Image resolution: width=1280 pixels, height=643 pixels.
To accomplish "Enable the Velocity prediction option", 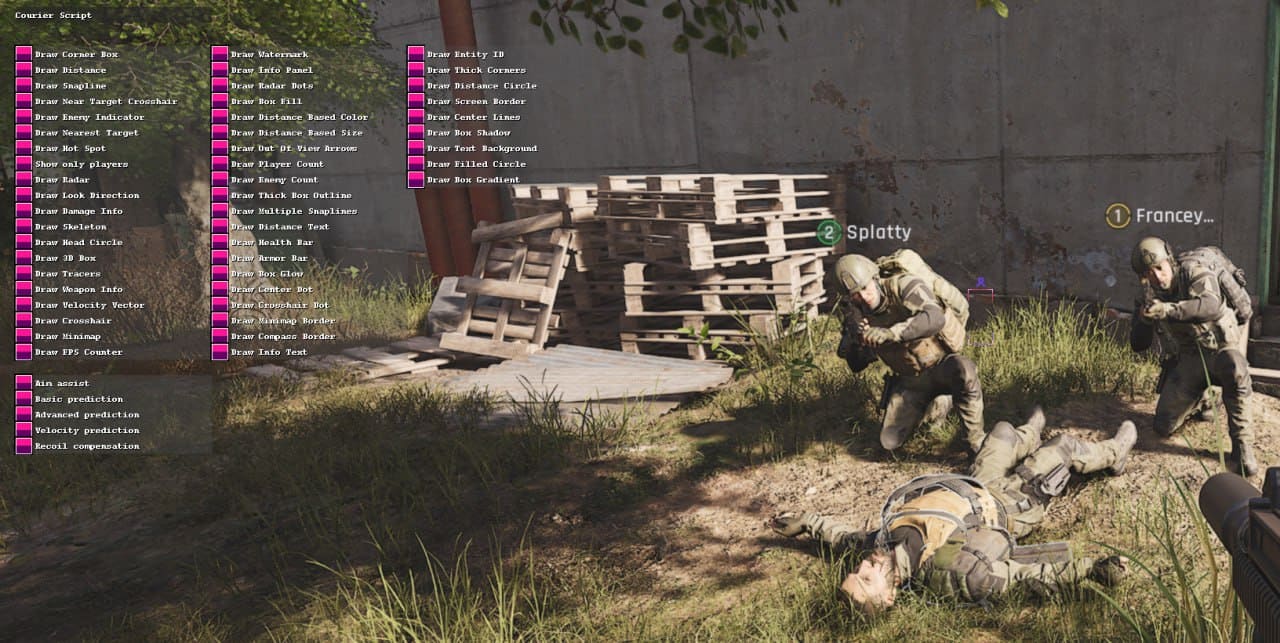I will pos(23,431).
